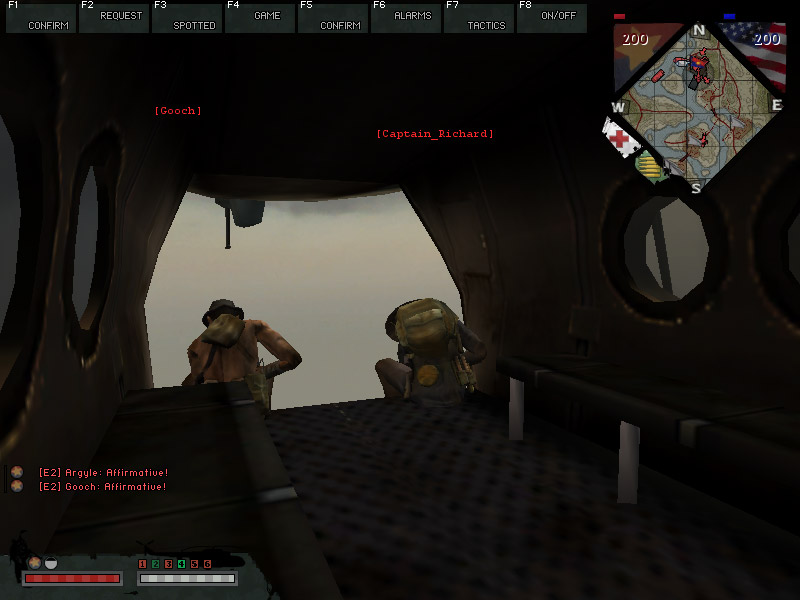Select the F5 Confirm radio command
800x600 pixels.
point(333,18)
